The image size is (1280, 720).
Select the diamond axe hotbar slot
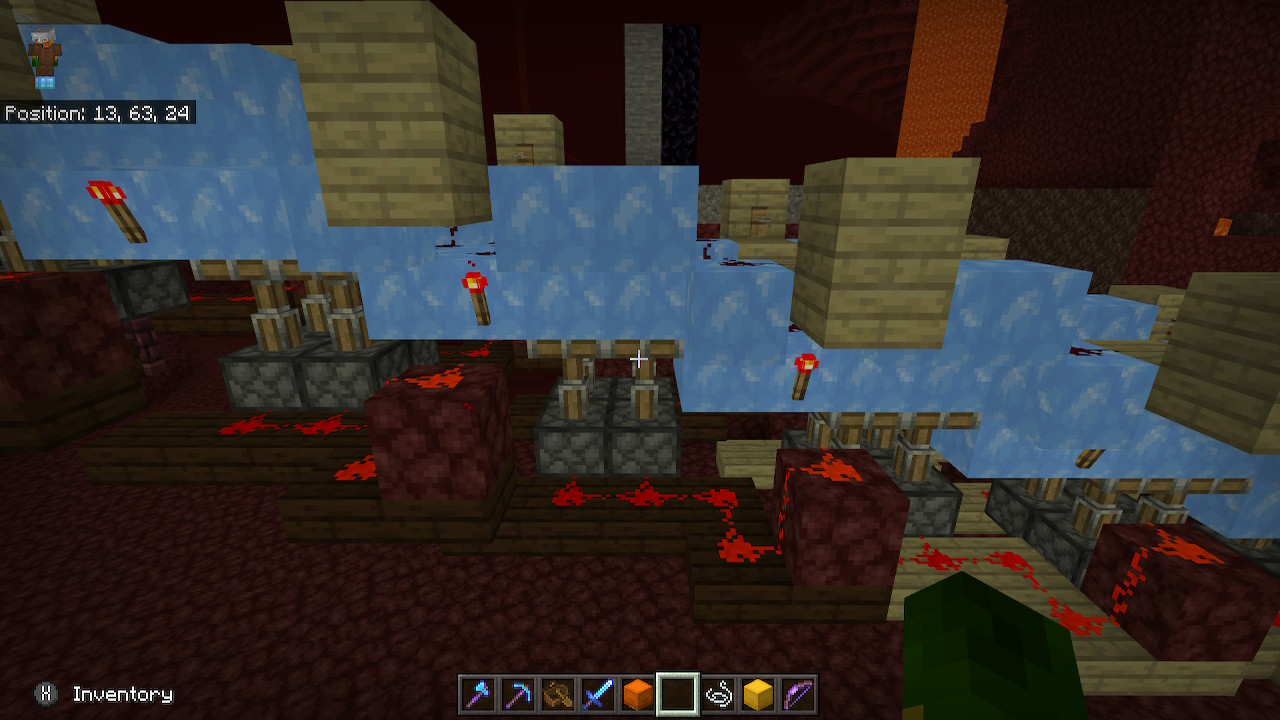[478, 694]
